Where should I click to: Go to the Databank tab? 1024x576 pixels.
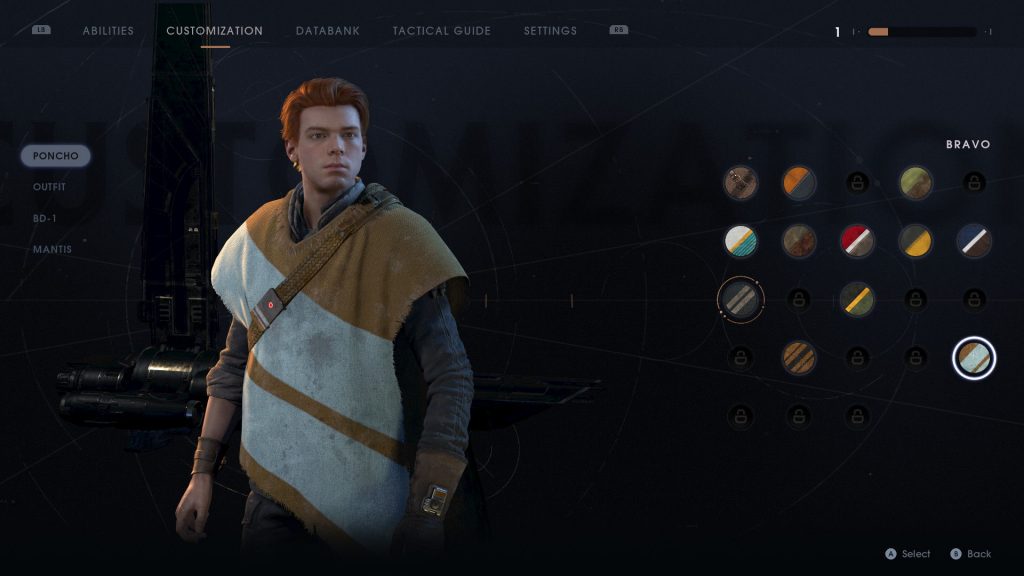click(327, 31)
